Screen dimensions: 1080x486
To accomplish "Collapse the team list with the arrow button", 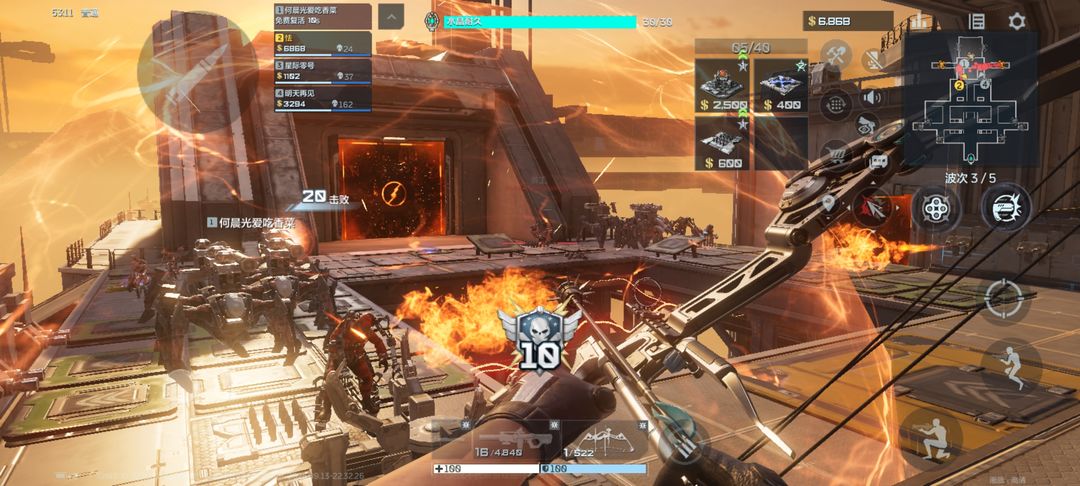I will point(392,15).
